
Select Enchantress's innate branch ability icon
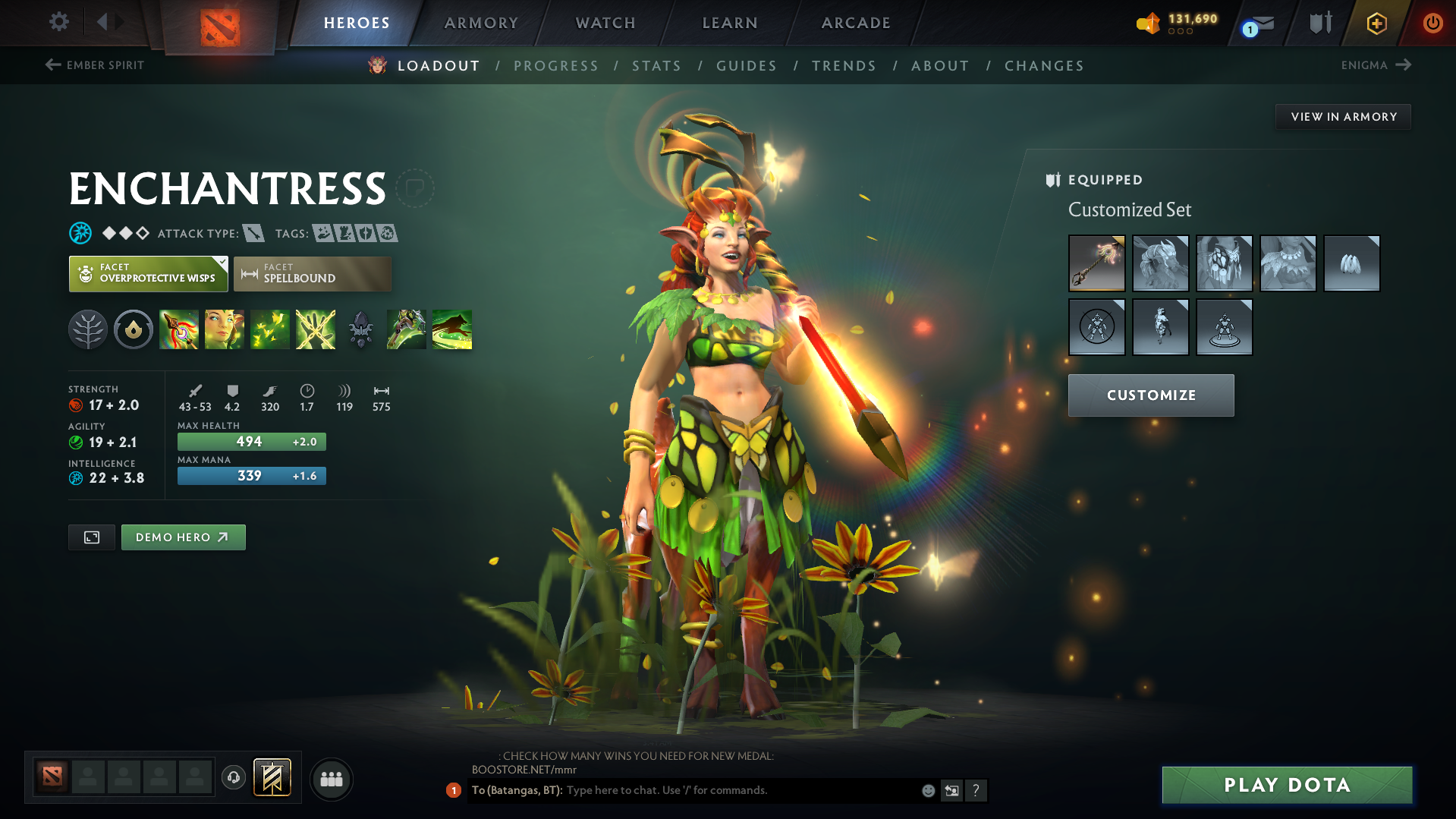[x=88, y=329]
